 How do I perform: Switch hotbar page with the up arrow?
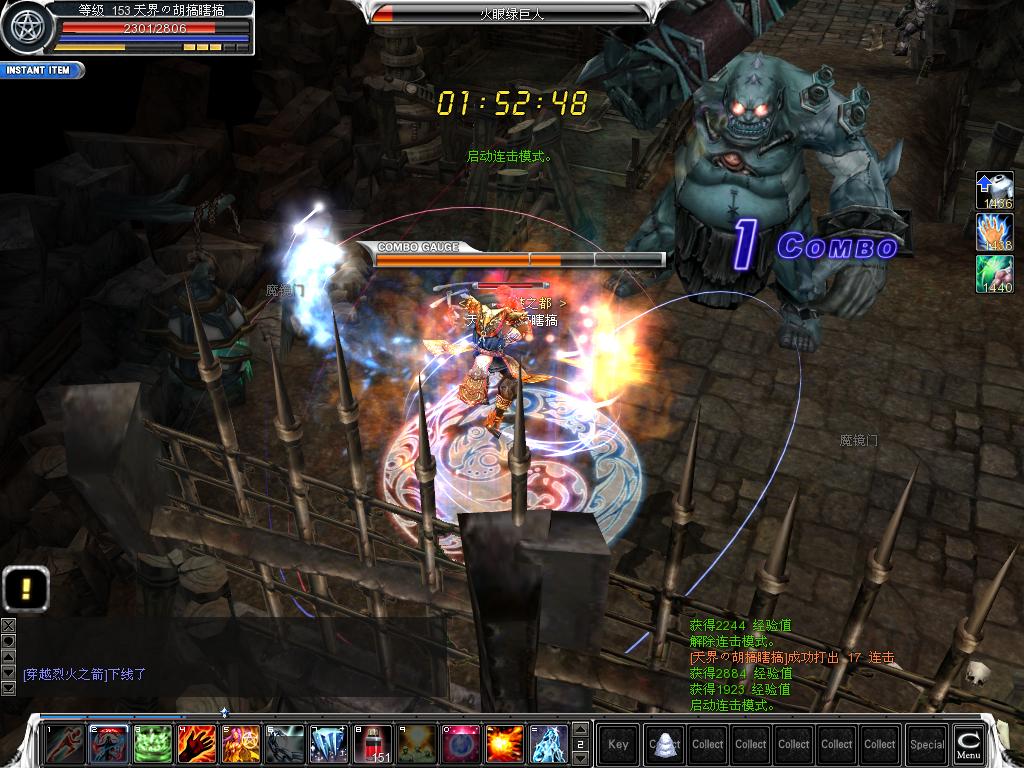coord(581,729)
